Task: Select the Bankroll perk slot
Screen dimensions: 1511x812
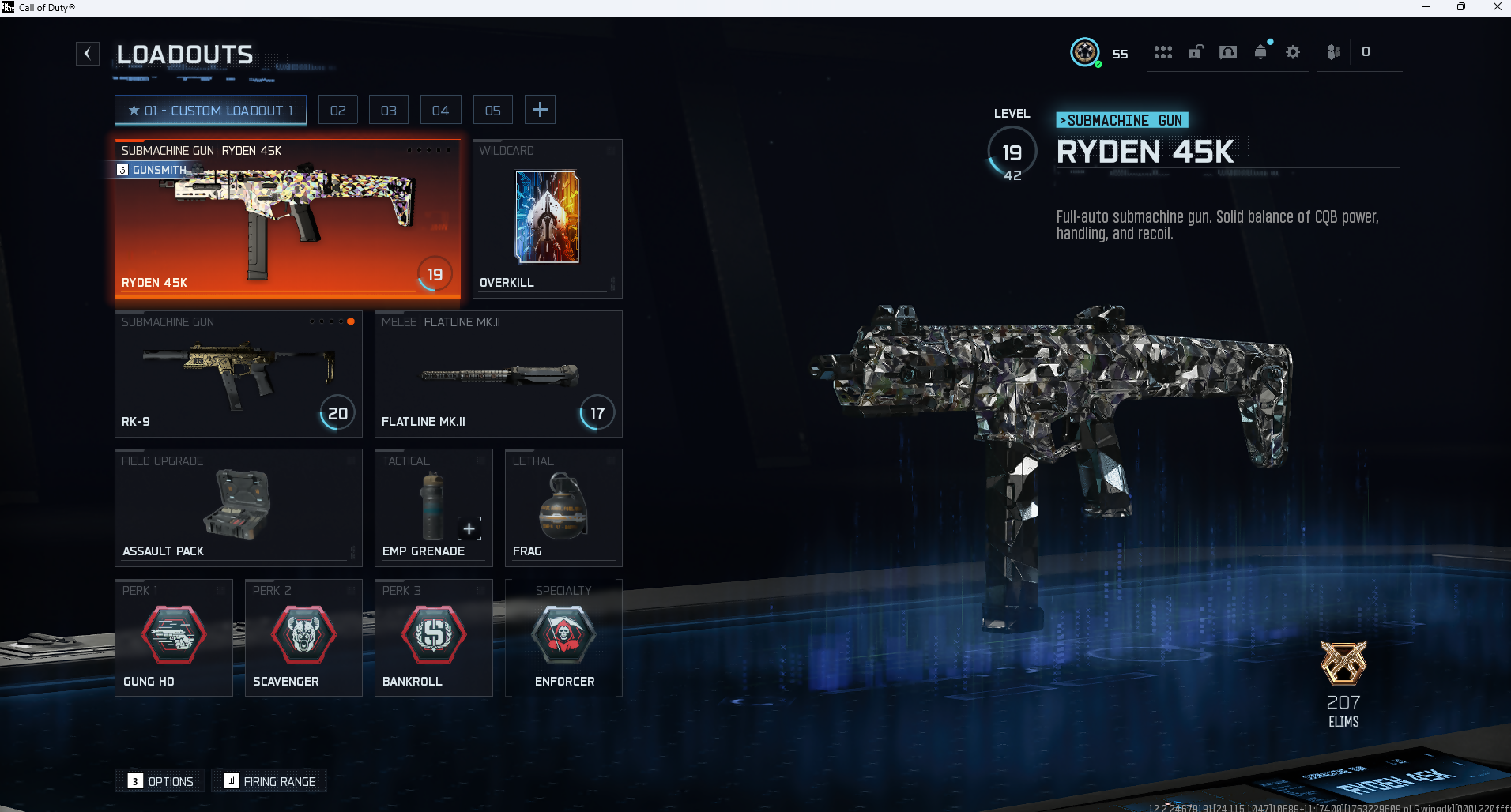Action: pos(433,637)
